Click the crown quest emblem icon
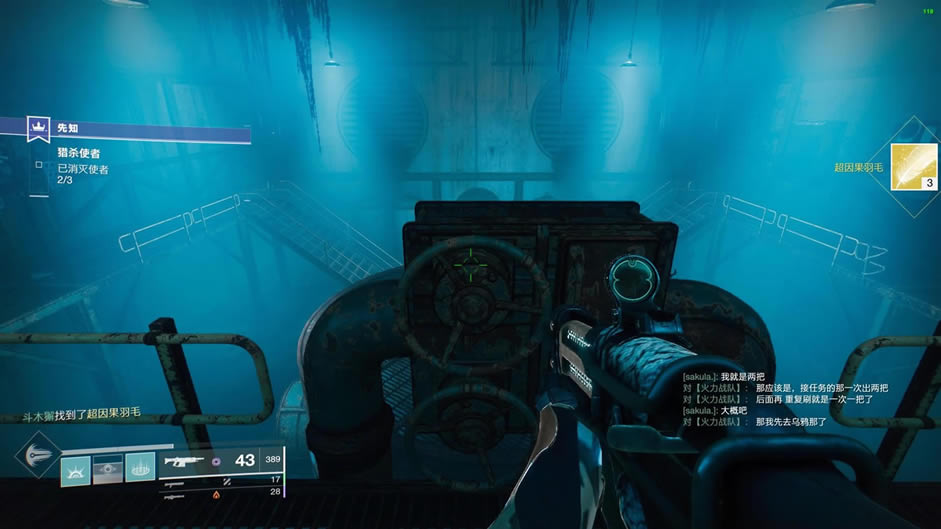This screenshot has width=941, height=529. click(38, 129)
